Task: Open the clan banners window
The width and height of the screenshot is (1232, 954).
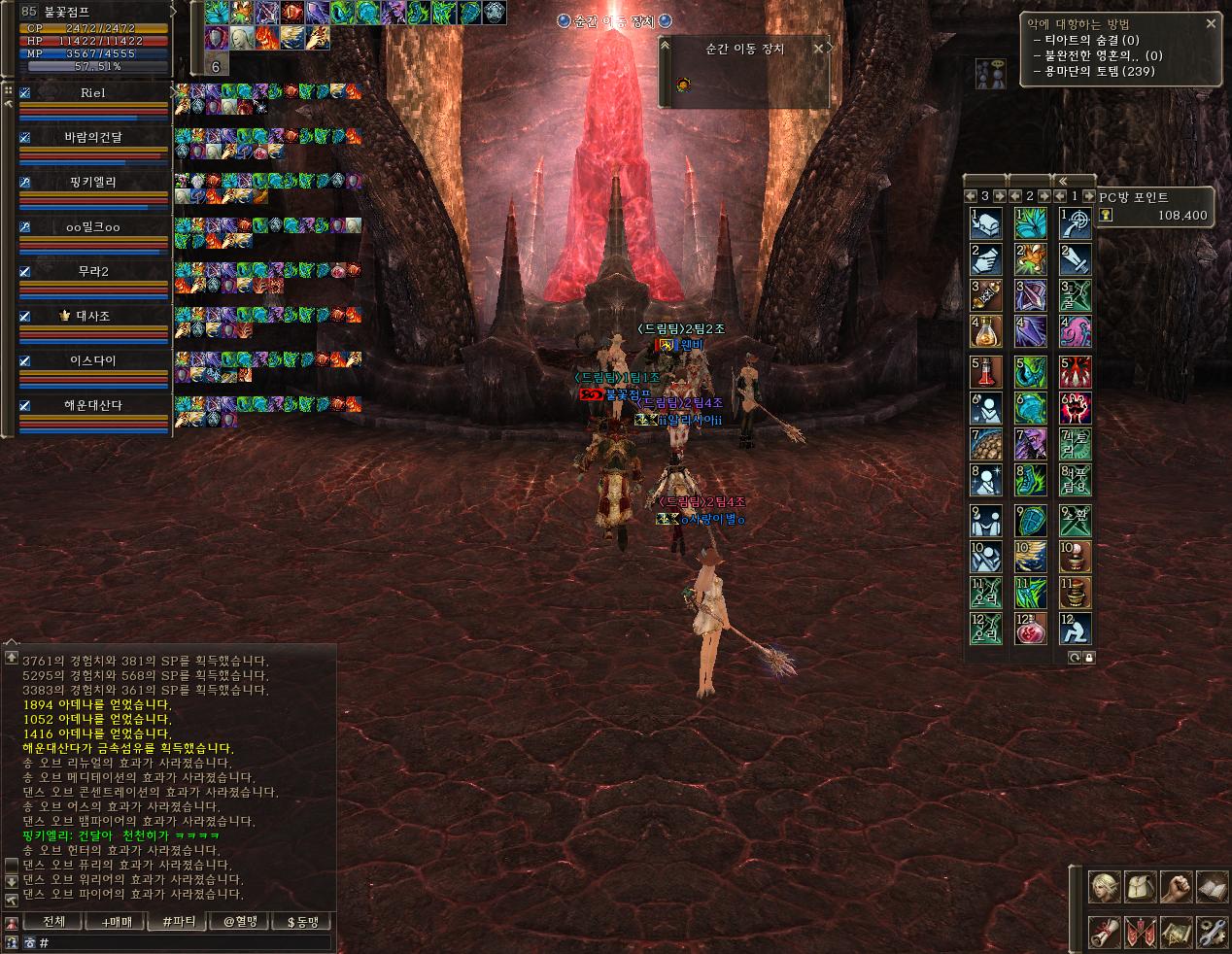Action: (1141, 932)
